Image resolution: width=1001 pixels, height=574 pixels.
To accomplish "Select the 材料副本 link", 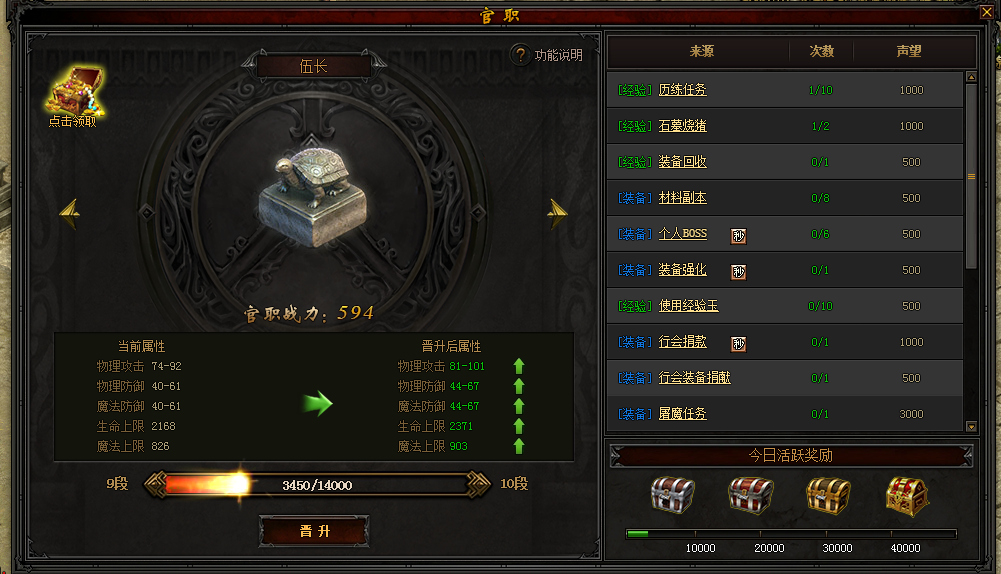I will [682, 198].
